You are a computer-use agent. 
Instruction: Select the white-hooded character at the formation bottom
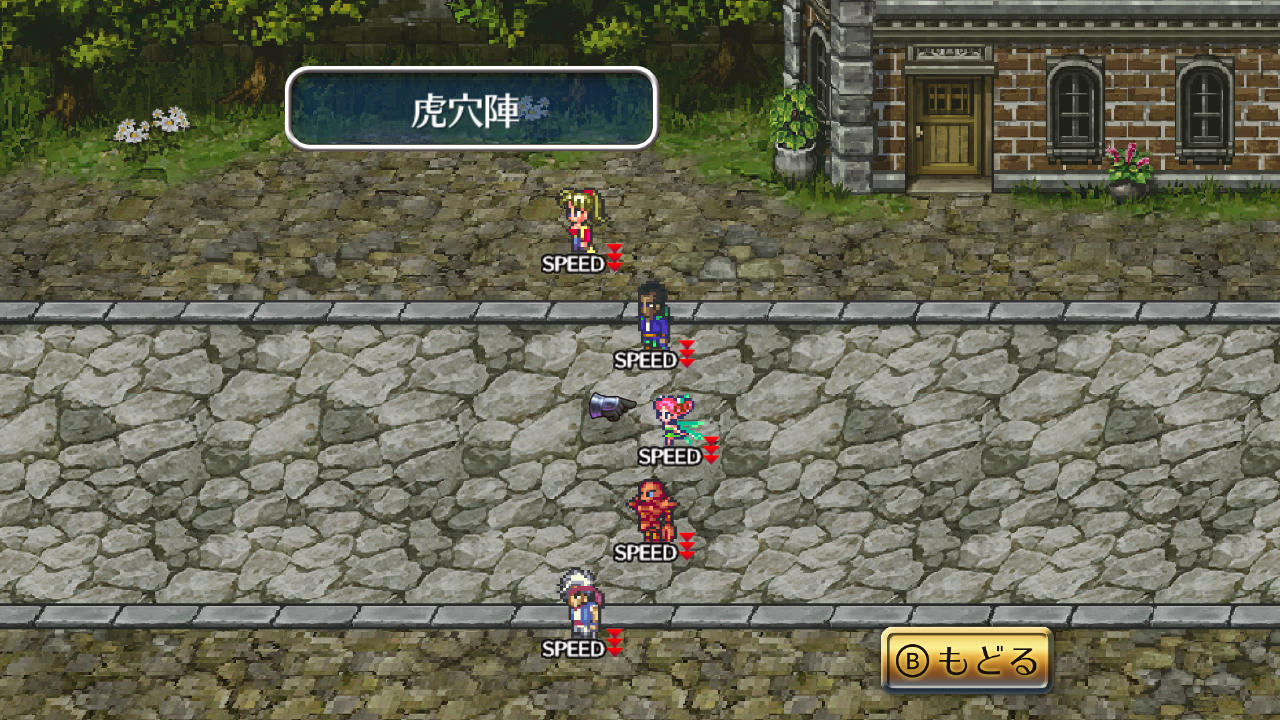[580, 605]
